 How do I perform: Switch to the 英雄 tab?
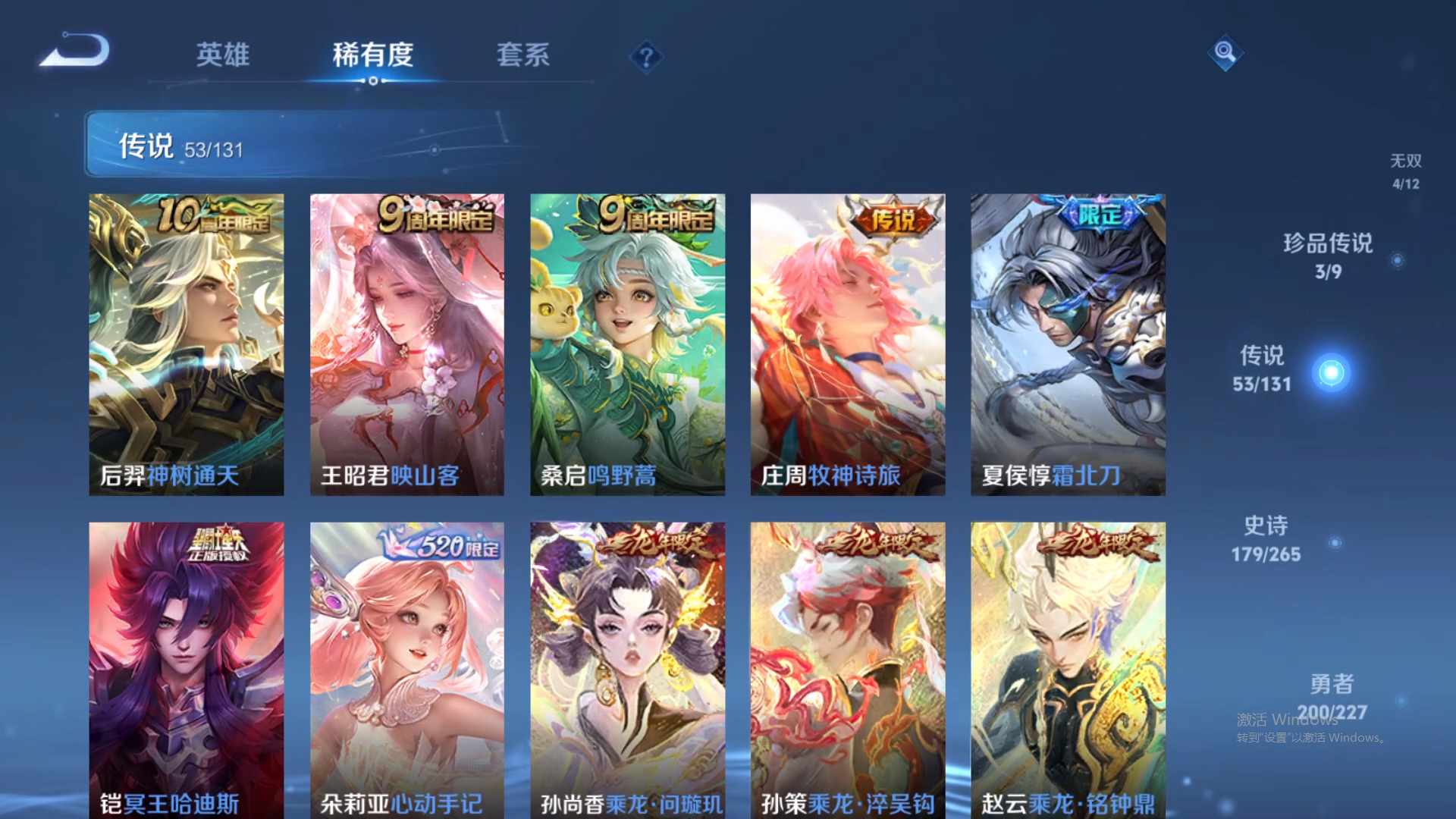pos(223,54)
